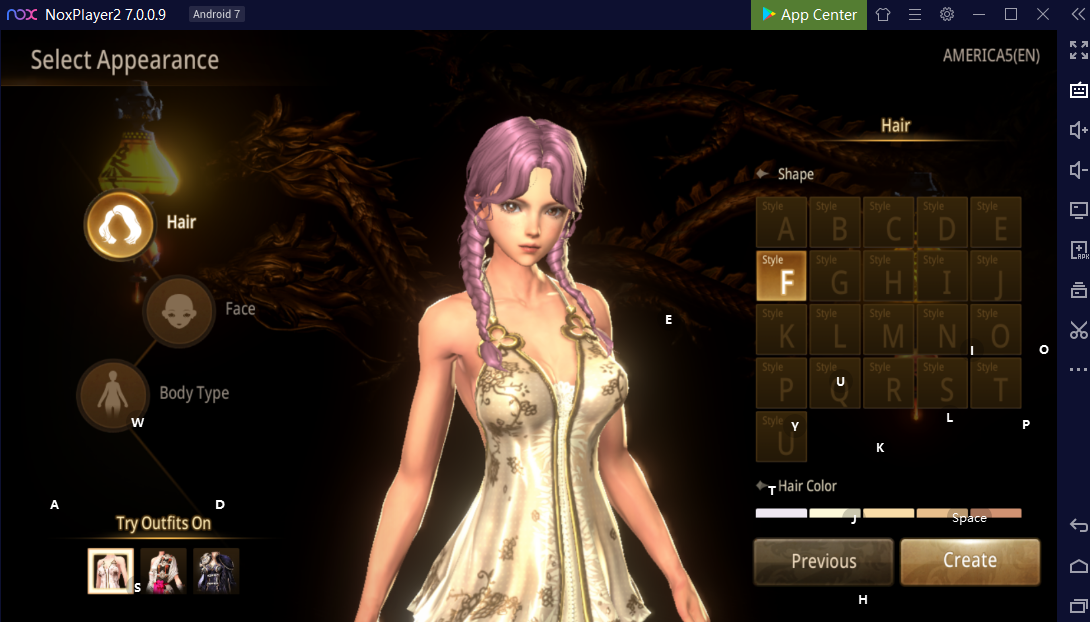Pick the white hair color swatch

[780, 514]
